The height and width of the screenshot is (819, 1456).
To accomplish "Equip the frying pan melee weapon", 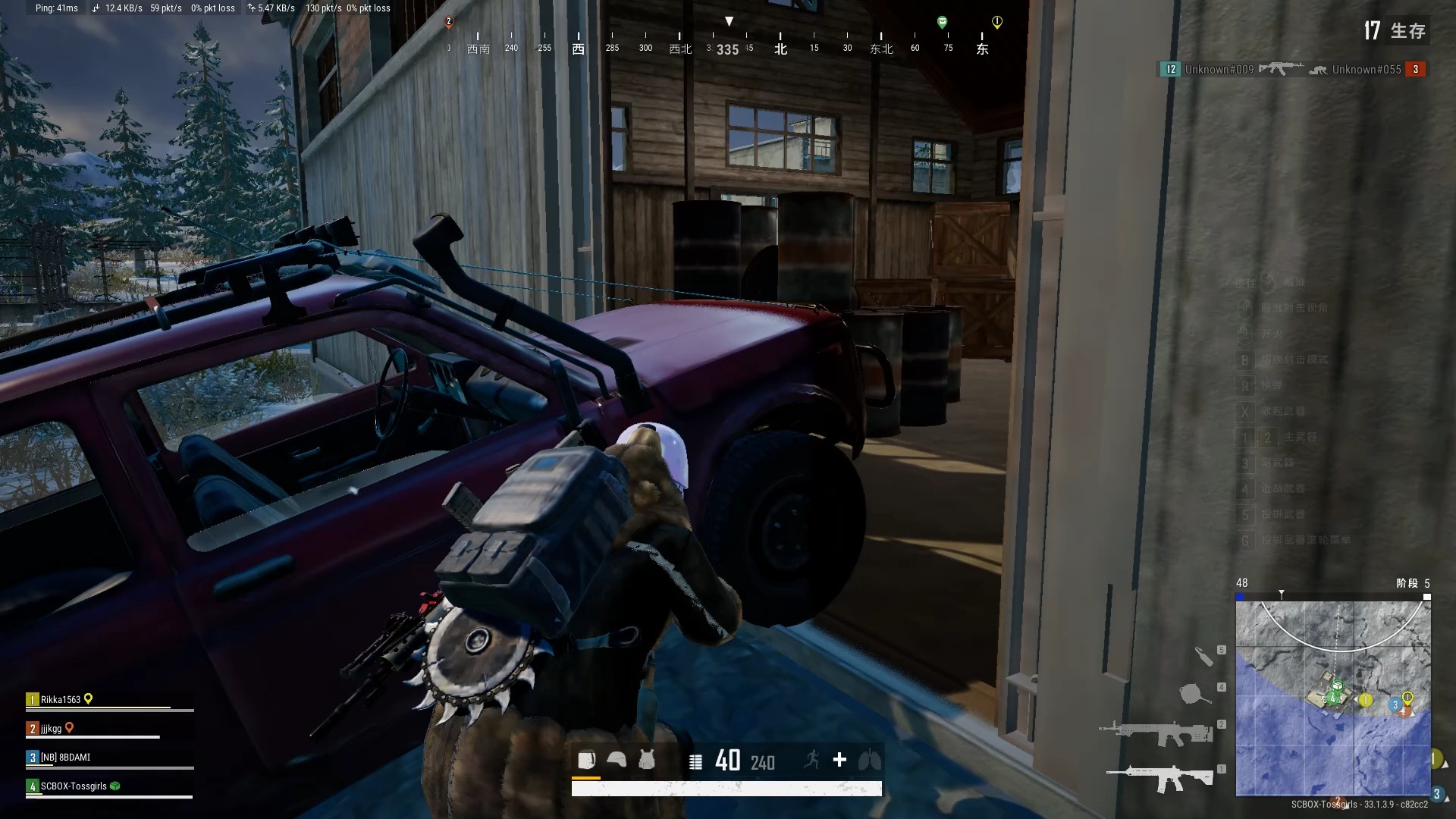I will pos(1194,692).
